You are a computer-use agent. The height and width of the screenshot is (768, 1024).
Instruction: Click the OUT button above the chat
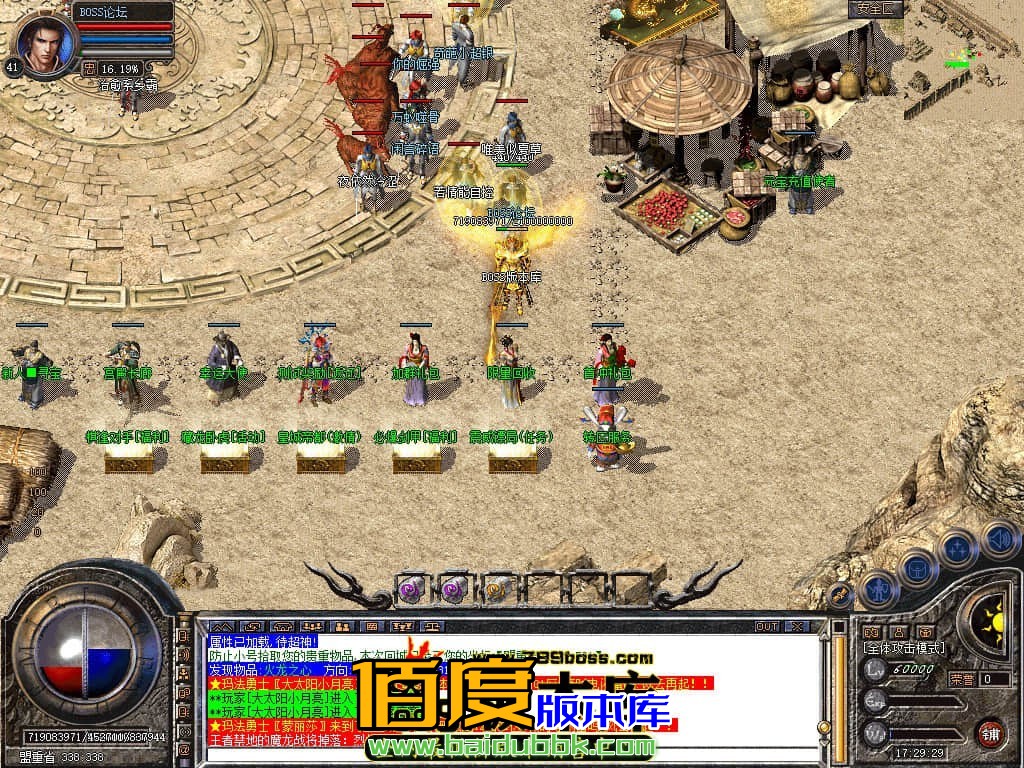(767, 626)
